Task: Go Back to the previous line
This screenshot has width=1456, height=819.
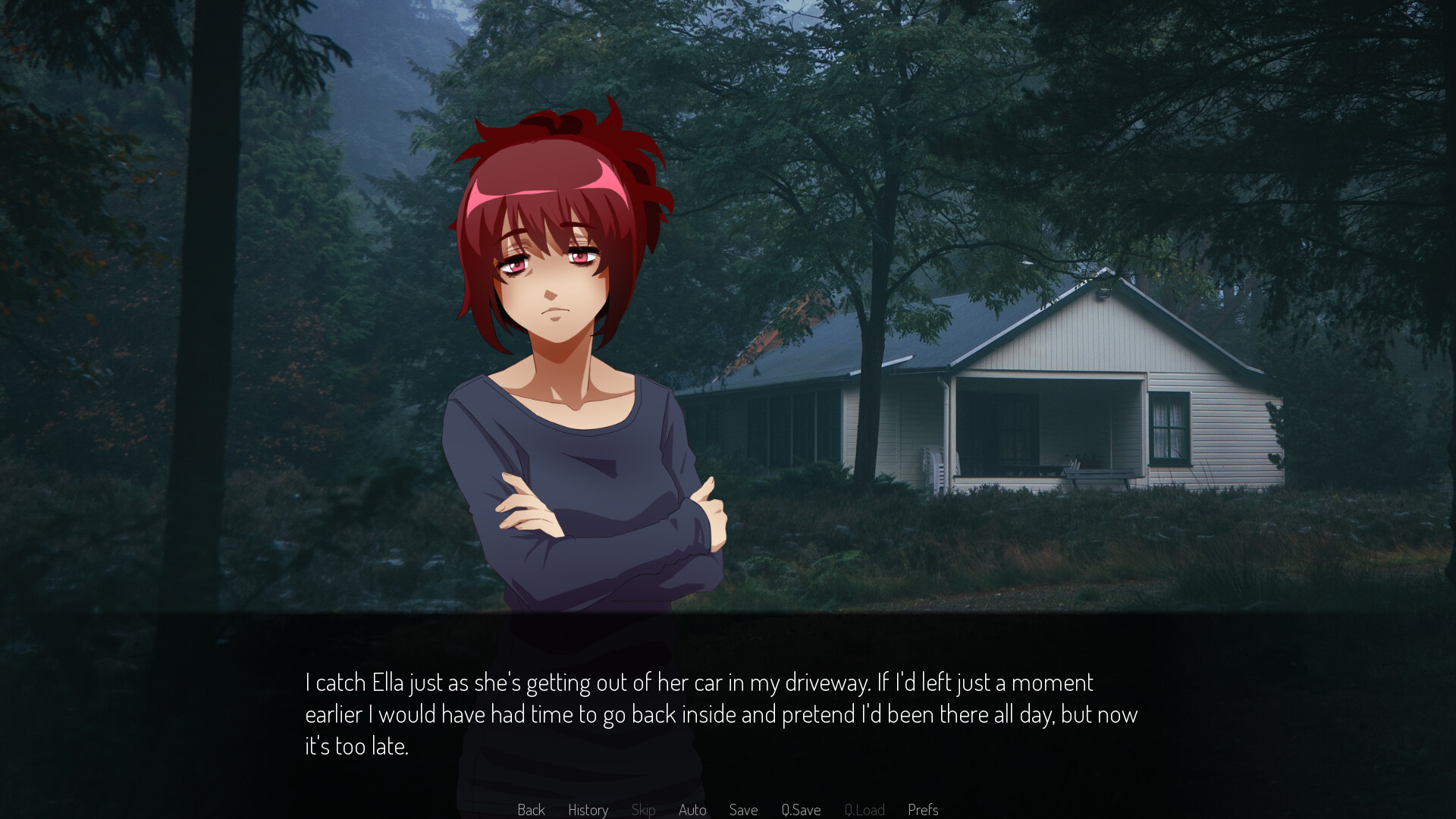Action: click(531, 809)
